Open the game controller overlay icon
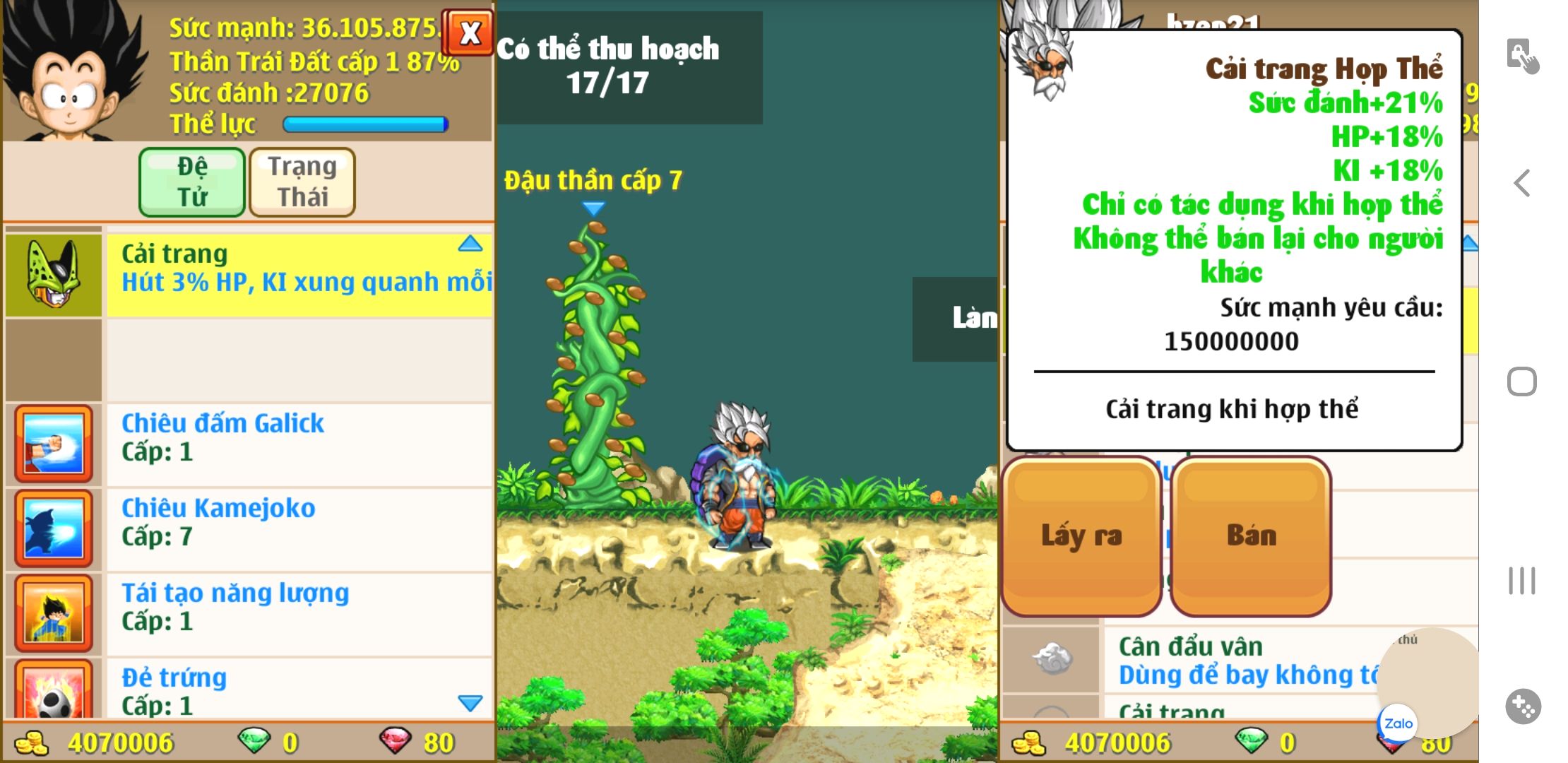 coord(1523,706)
